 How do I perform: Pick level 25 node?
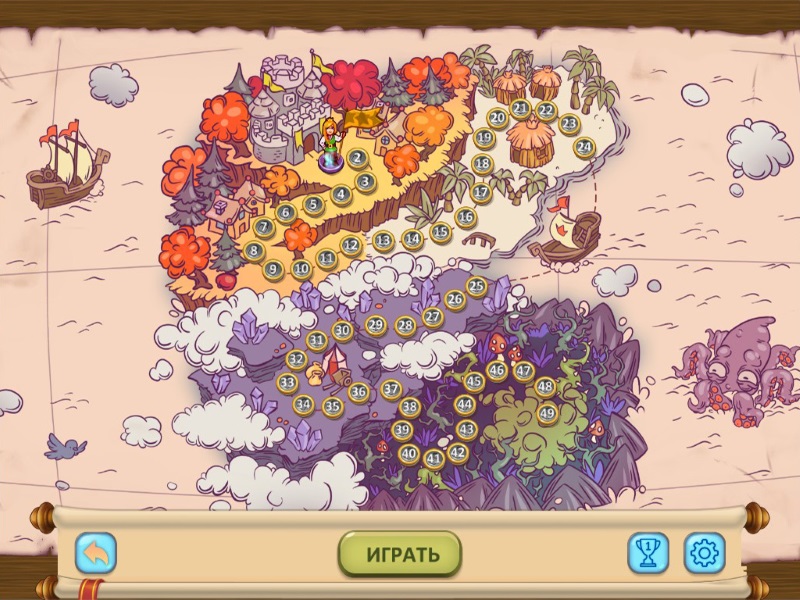coord(476,287)
